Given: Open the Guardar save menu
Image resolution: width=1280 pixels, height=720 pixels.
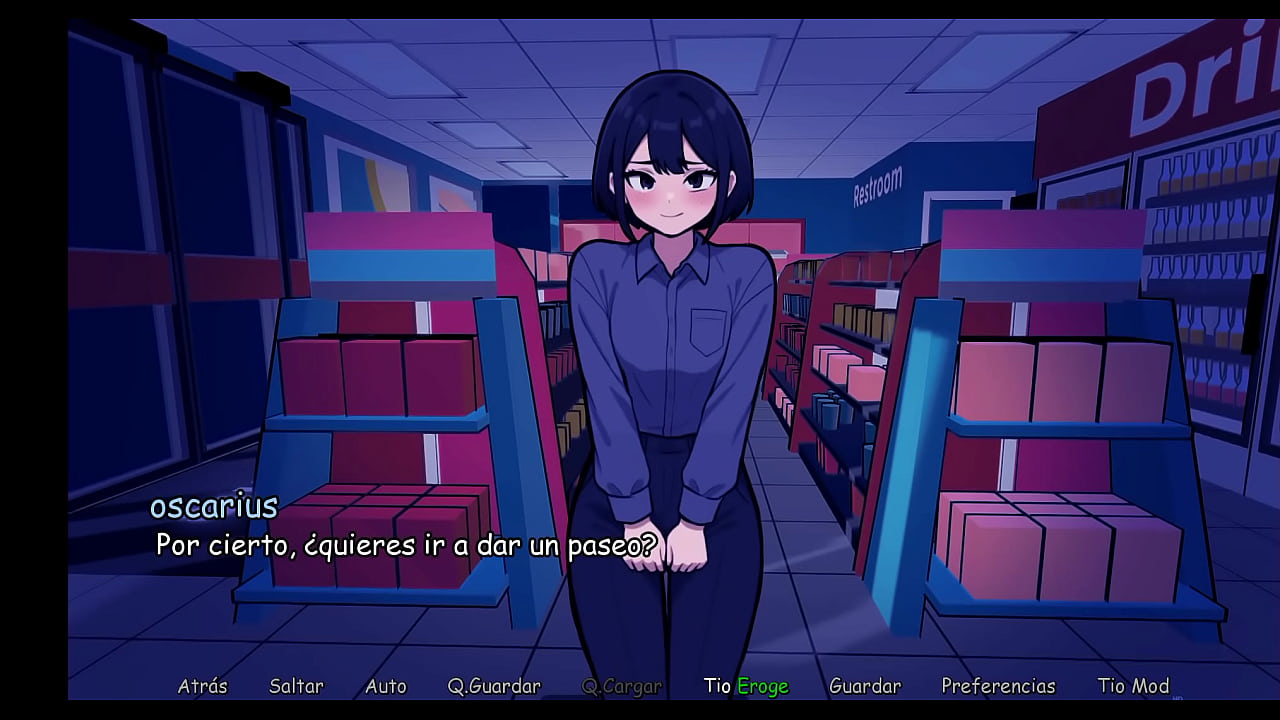Looking at the screenshot, I should (865, 686).
